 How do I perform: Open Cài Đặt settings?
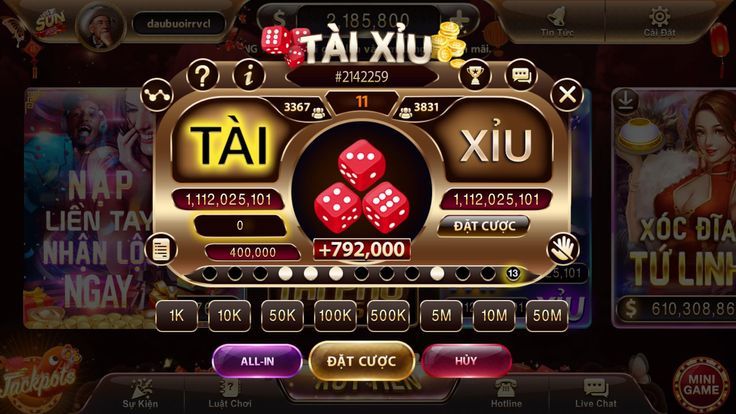point(658,22)
